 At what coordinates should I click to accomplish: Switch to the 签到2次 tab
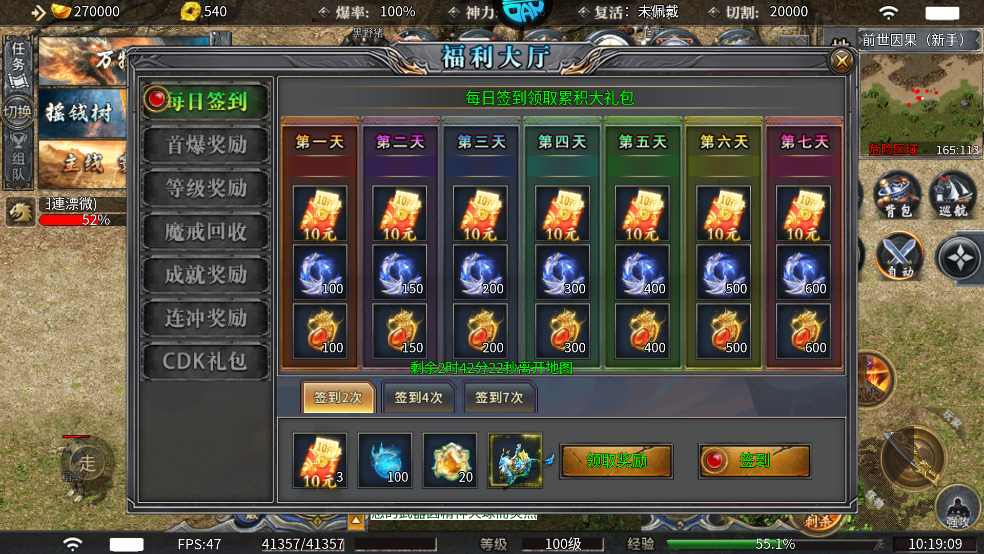339,397
